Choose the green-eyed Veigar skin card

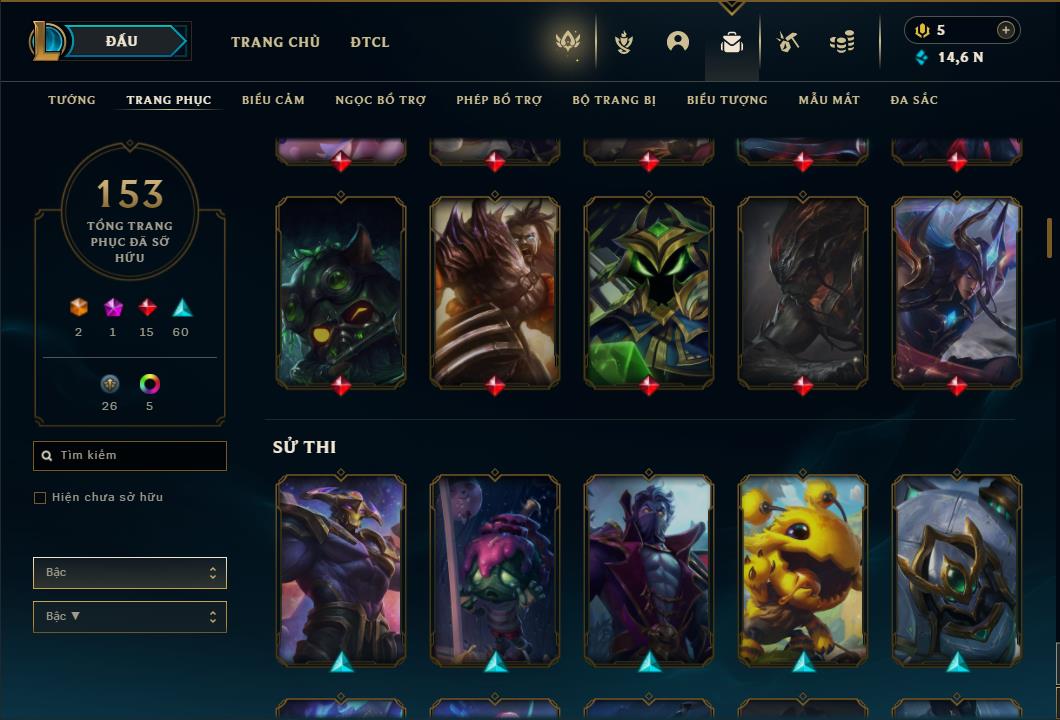pyautogui.click(x=649, y=291)
